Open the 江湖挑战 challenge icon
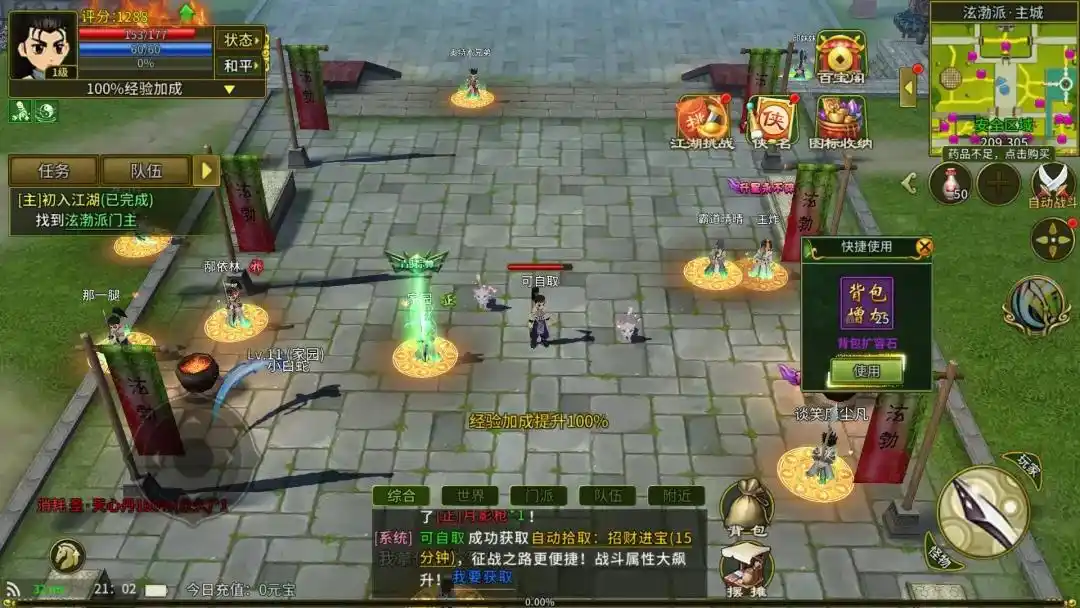 (x=701, y=121)
